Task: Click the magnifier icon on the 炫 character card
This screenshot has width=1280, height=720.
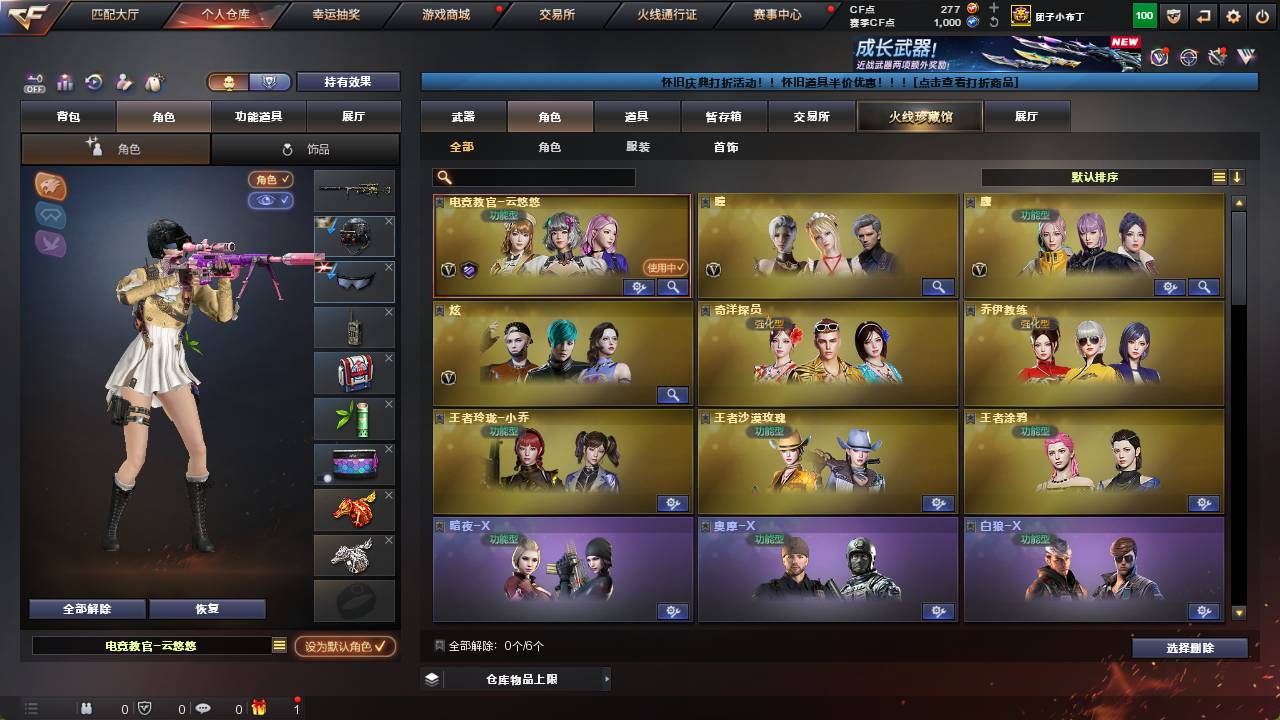Action: click(672, 395)
